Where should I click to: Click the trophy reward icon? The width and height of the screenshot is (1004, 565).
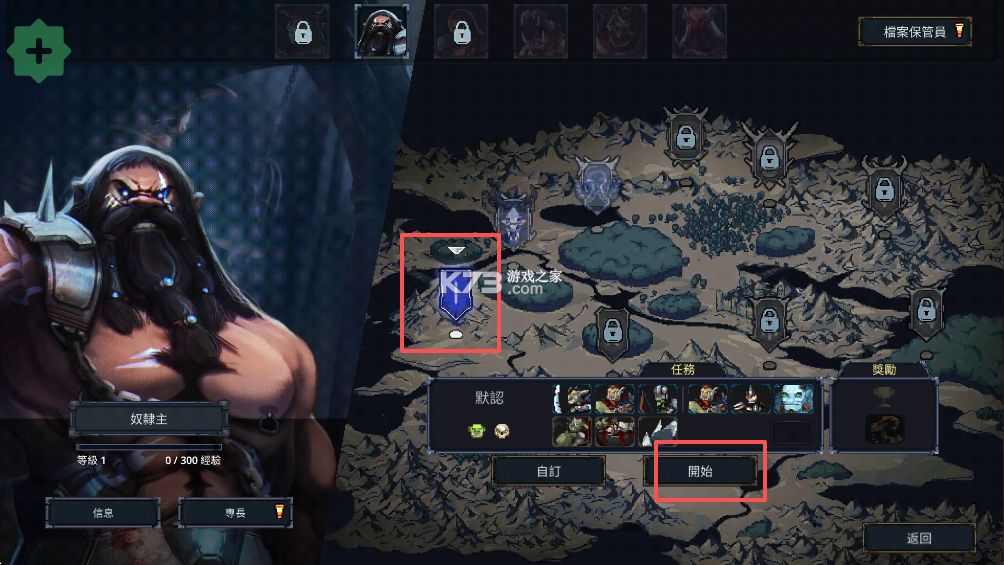coord(884,397)
